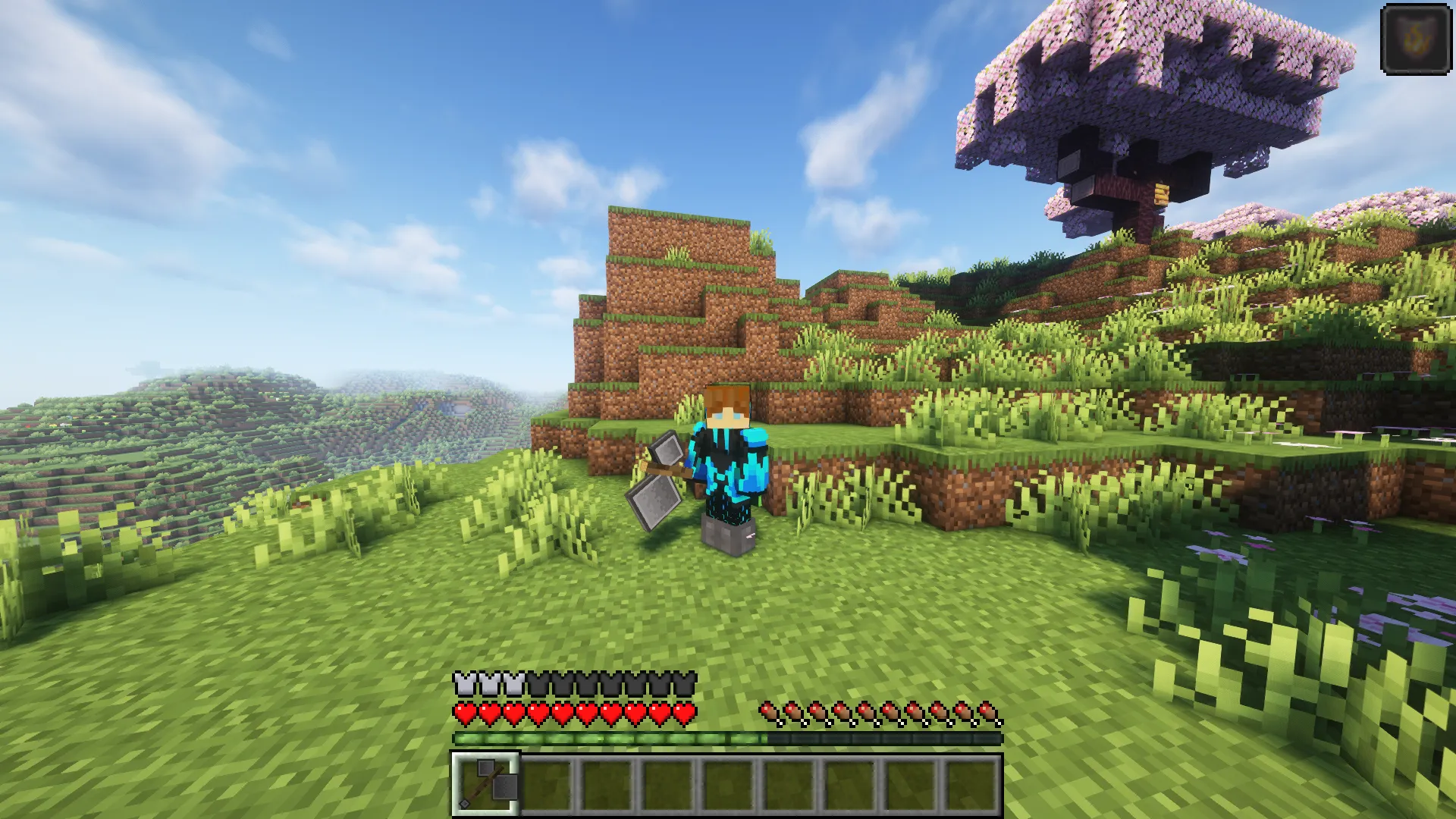This screenshot has width=1456, height=819.
Task: Click the rightmost red heart before the hunger icons
Action: (686, 713)
